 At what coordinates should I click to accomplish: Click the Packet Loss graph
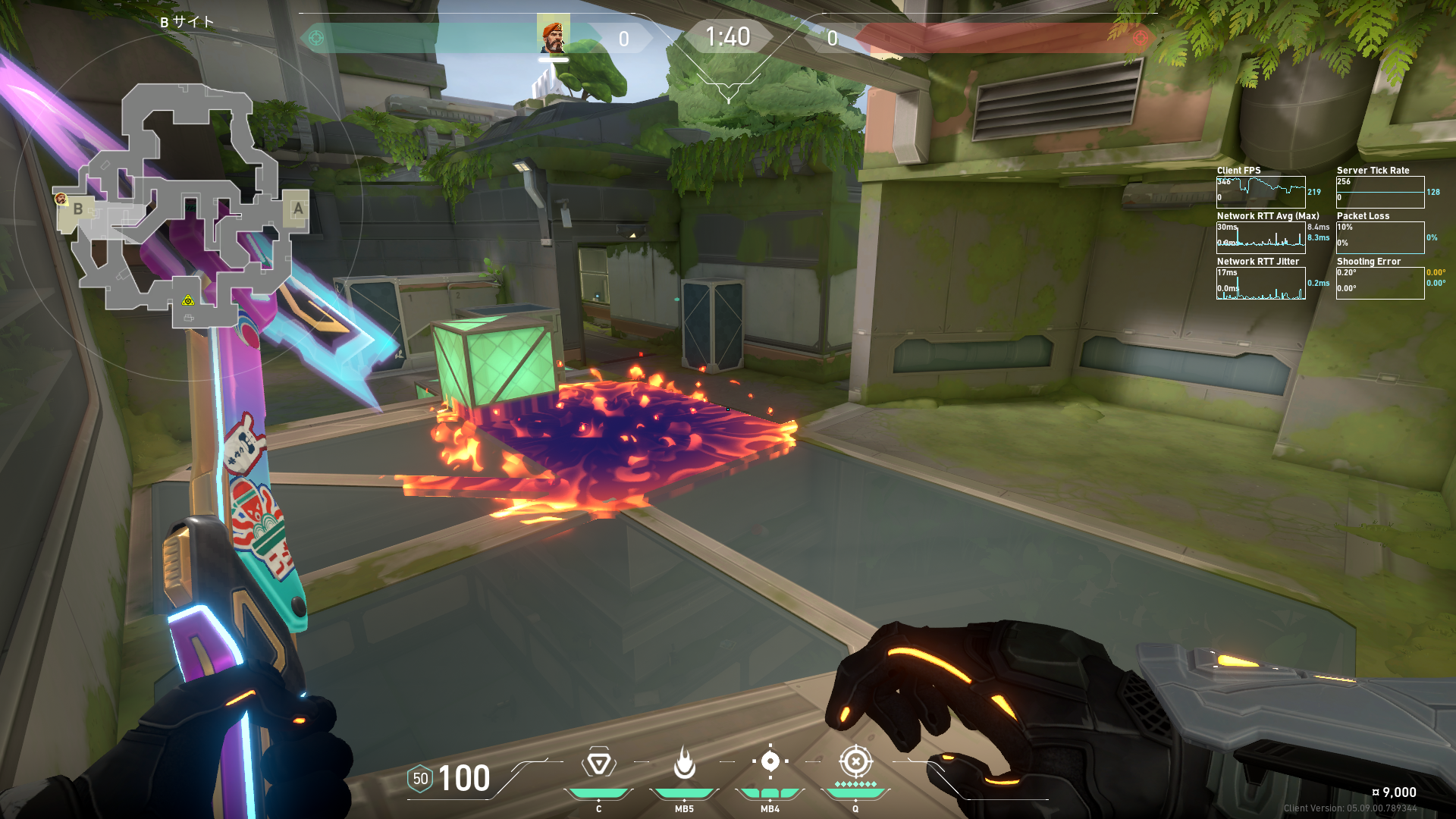click(x=1379, y=237)
